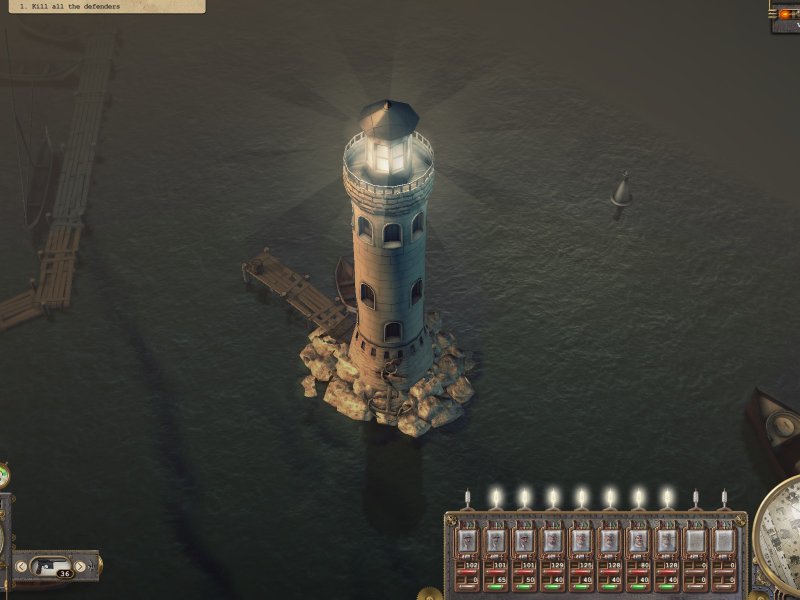
Task: Click the "Kill all the defenders" objective note
Action: 100,6
